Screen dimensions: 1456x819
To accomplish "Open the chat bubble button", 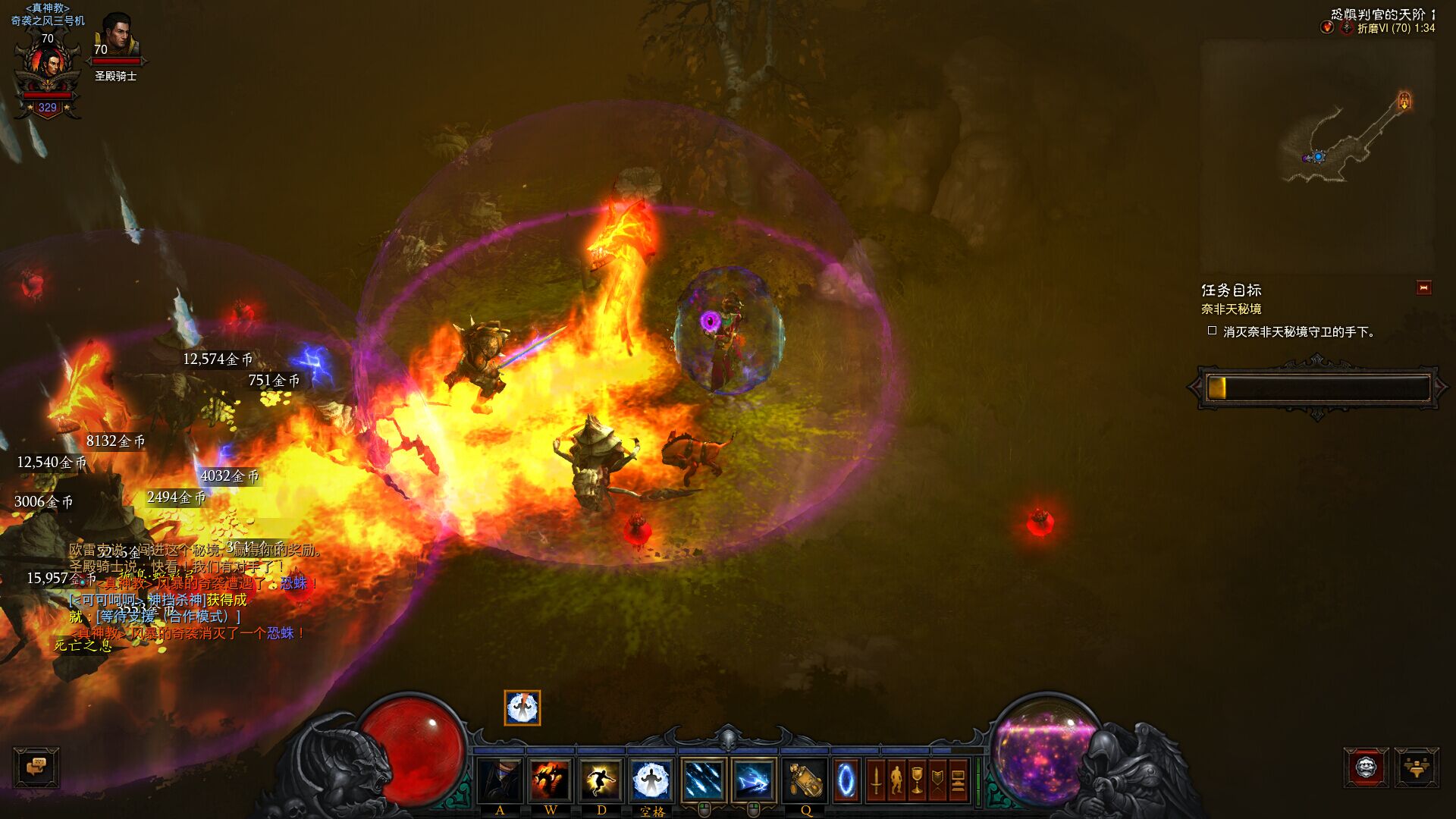I will [36, 767].
